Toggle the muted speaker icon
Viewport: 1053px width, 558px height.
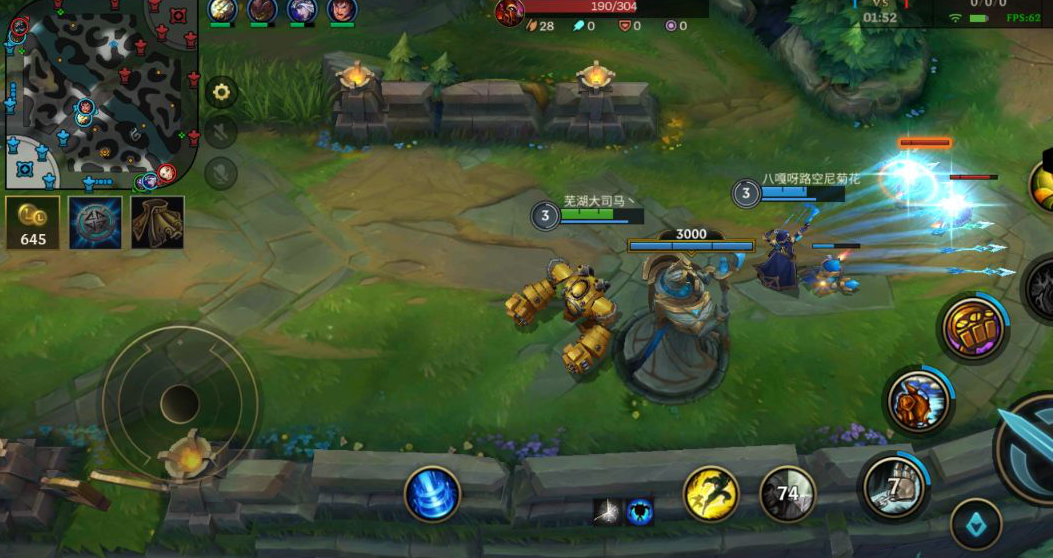click(x=221, y=132)
